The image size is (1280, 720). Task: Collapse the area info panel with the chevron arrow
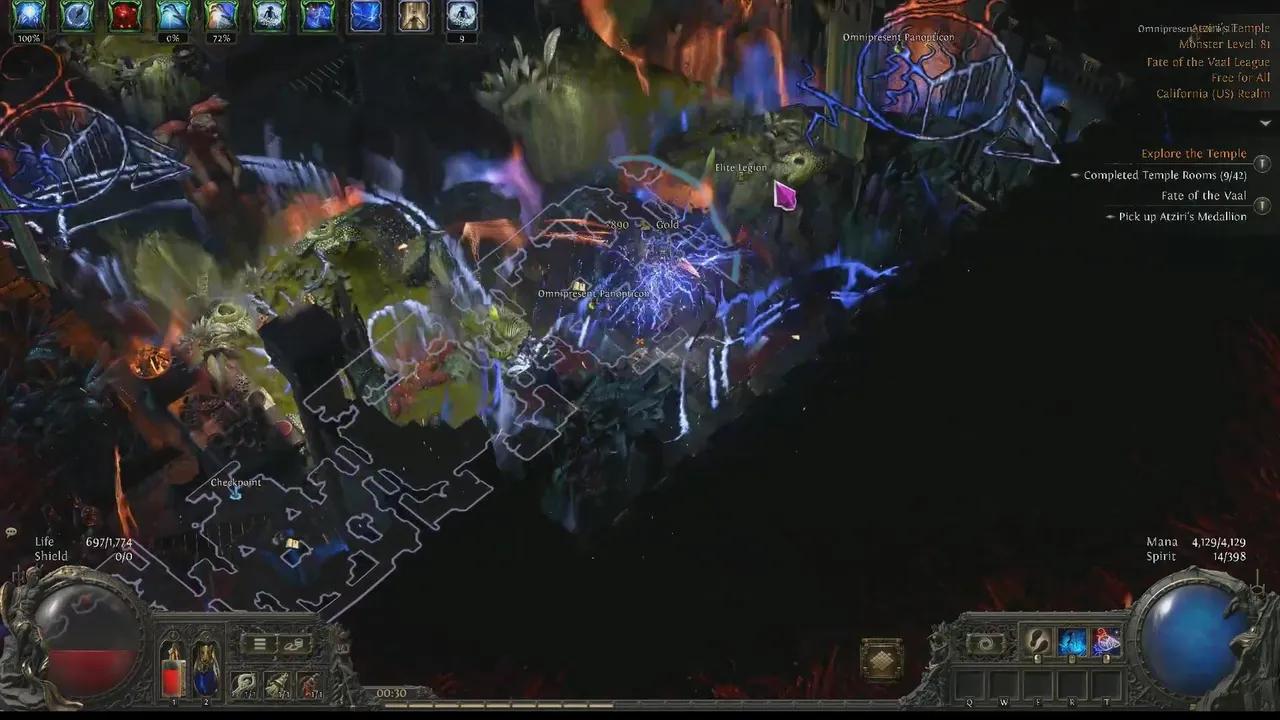coord(1266,122)
